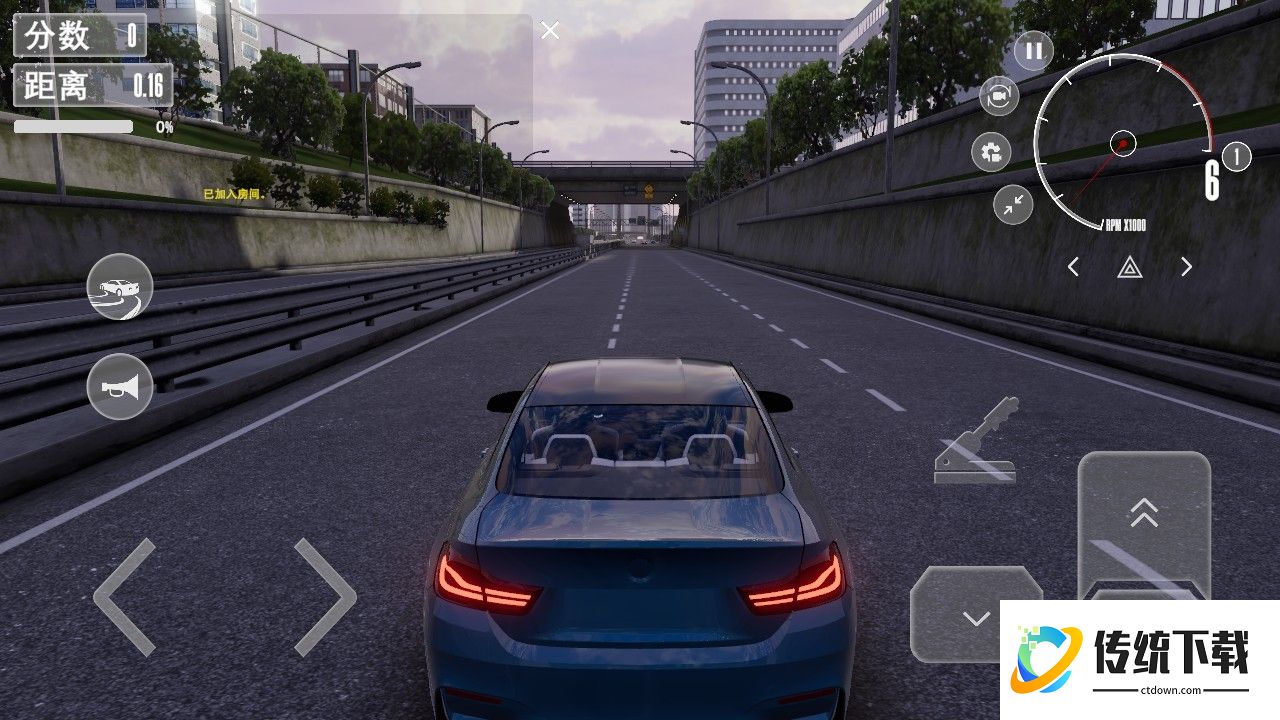Tap the inward-arrows collapse icon
Viewport: 1280px width, 720px height.
(x=1013, y=204)
